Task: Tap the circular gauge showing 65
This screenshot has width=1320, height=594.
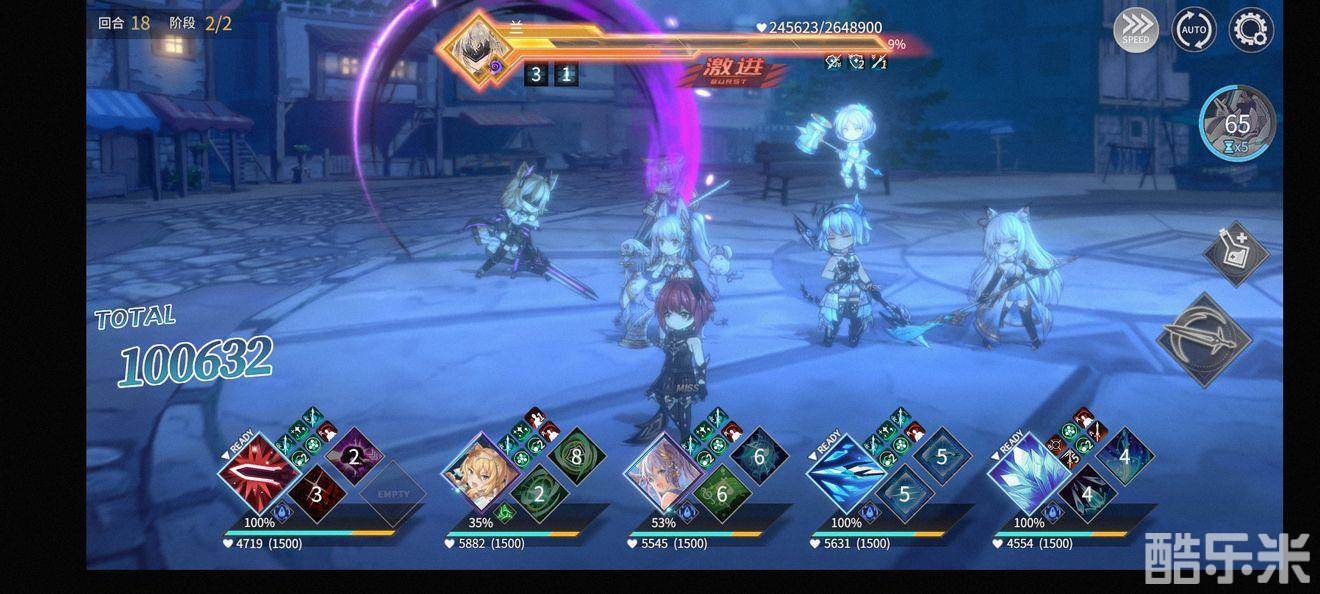Action: pyautogui.click(x=1237, y=124)
